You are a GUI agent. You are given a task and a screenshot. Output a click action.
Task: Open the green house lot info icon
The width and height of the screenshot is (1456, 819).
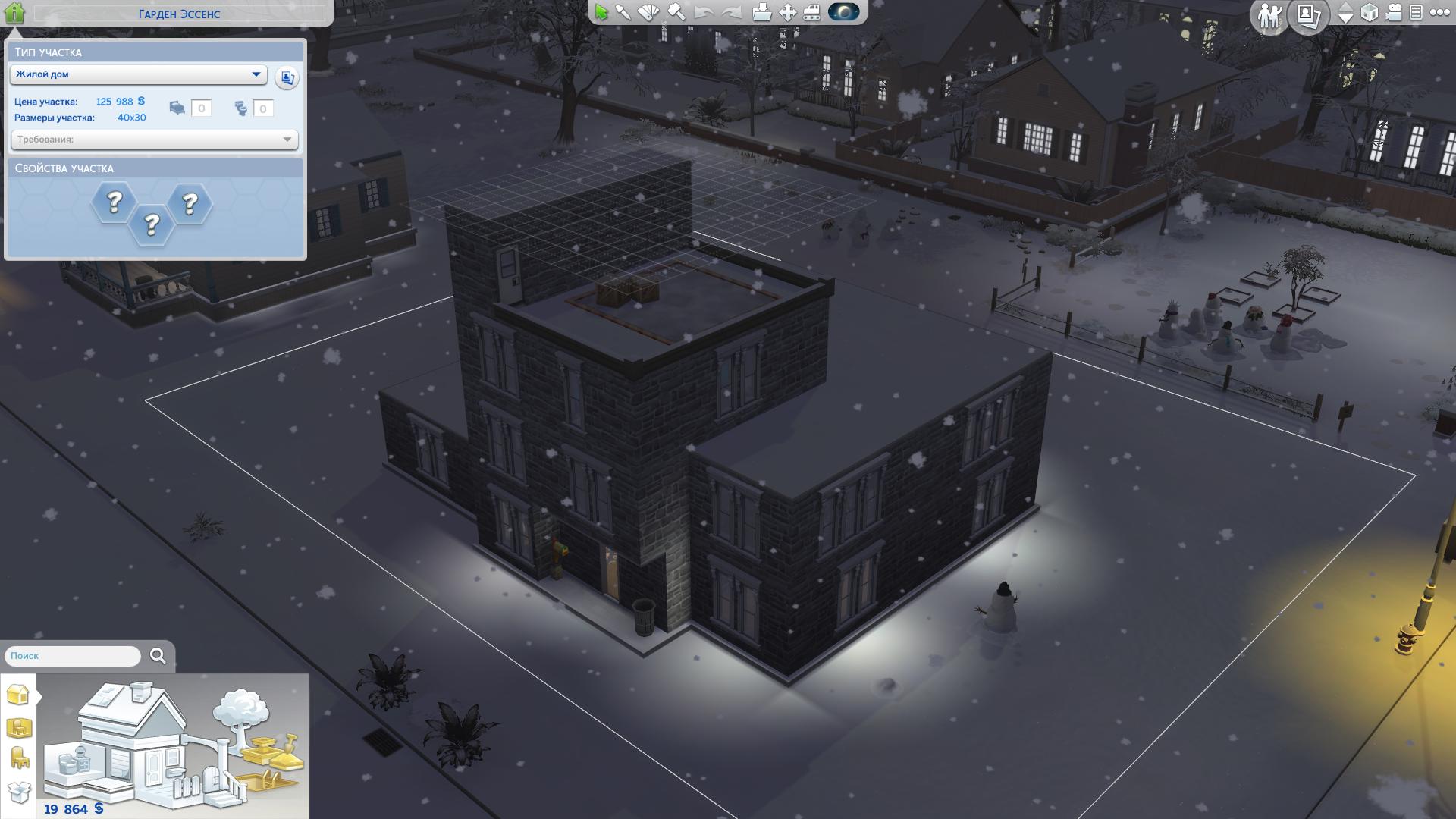pyautogui.click(x=15, y=13)
